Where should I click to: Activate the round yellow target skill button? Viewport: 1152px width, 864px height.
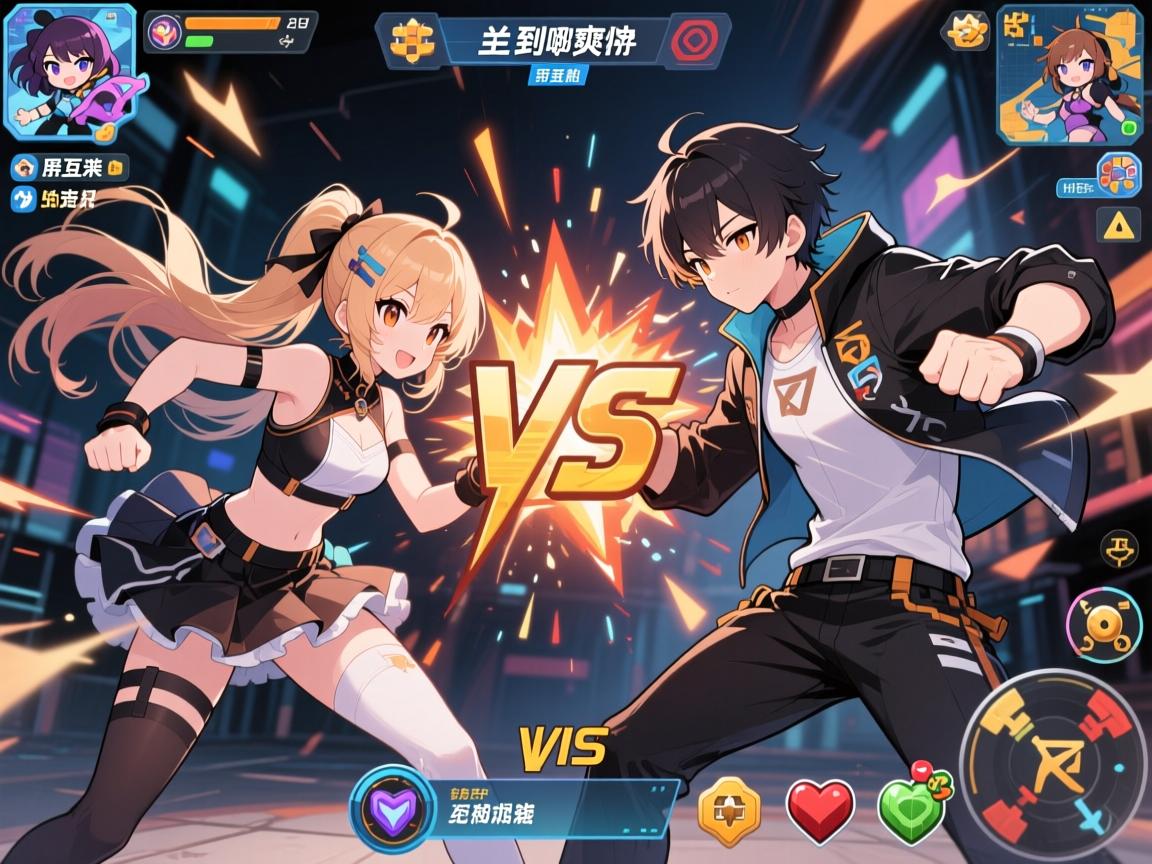pos(1104,625)
